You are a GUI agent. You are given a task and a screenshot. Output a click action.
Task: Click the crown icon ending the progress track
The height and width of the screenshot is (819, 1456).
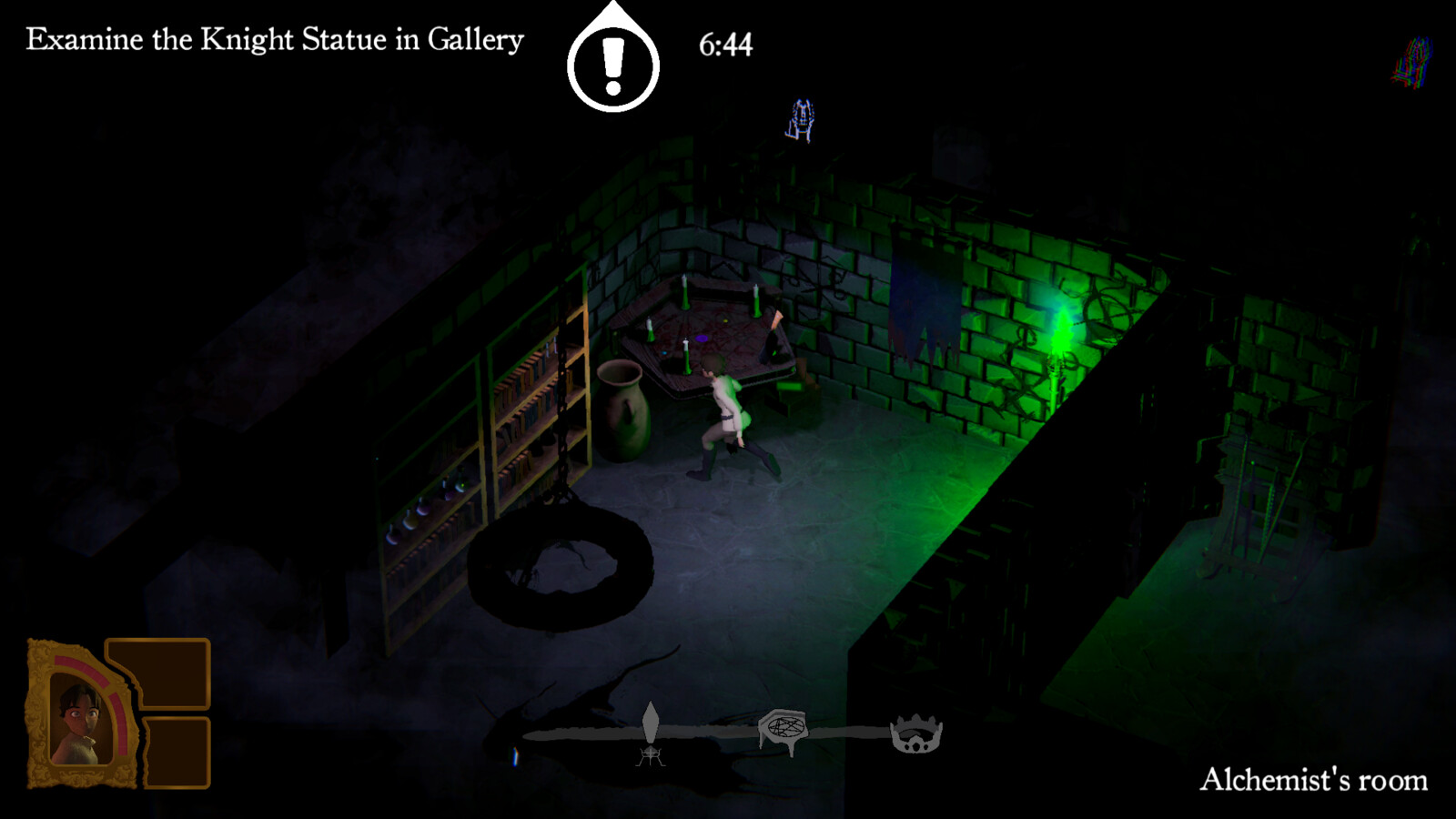pos(916,733)
